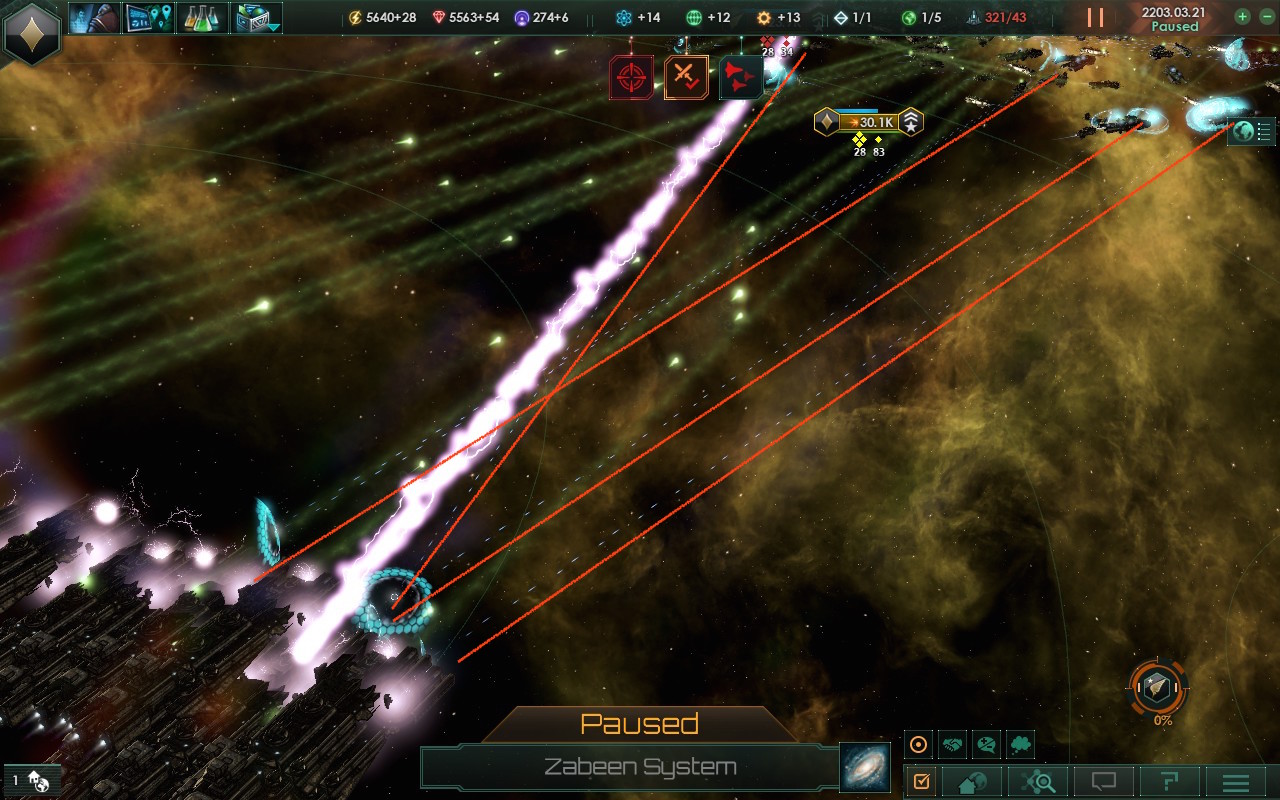Increase game speed with the plus button

(1242, 17)
